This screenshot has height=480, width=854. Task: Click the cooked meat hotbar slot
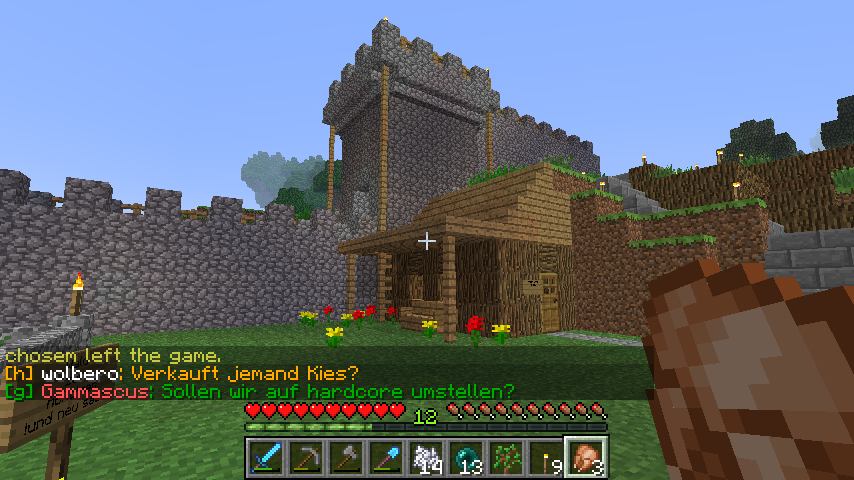pos(587,458)
